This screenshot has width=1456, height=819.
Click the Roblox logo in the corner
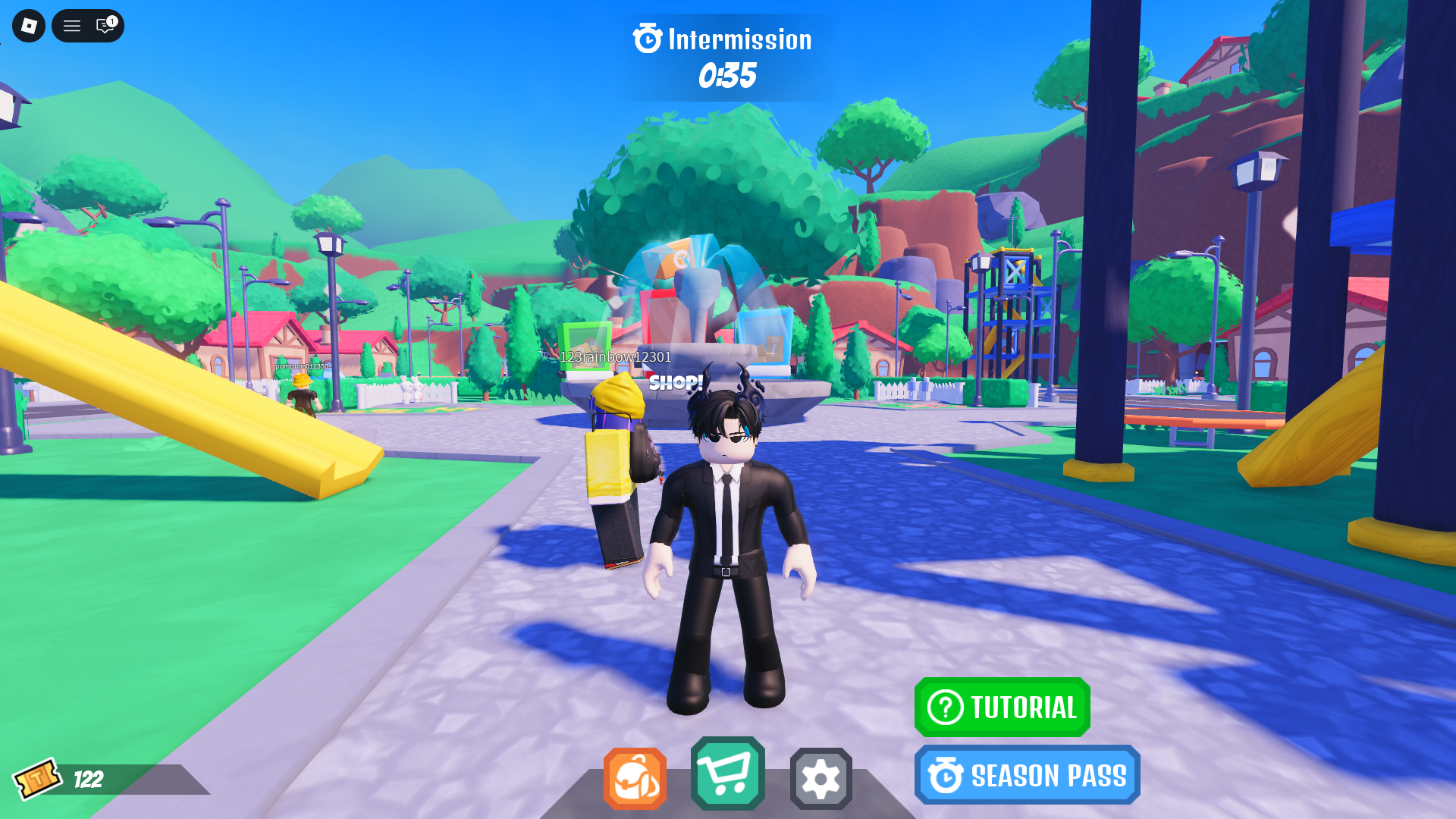tap(28, 25)
